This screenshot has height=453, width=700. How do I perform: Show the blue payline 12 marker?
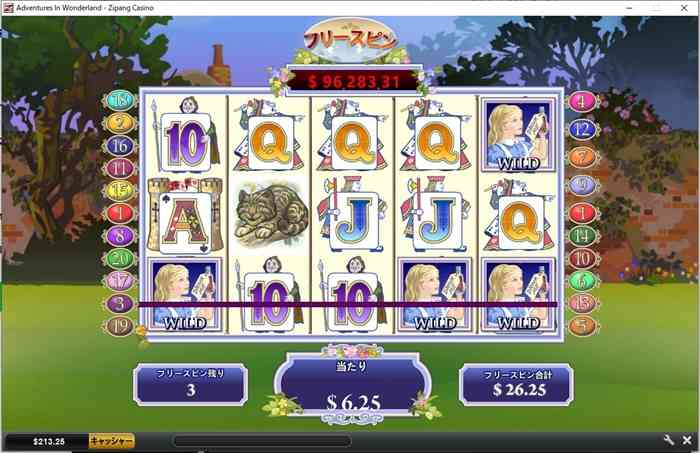pyautogui.click(x=582, y=129)
